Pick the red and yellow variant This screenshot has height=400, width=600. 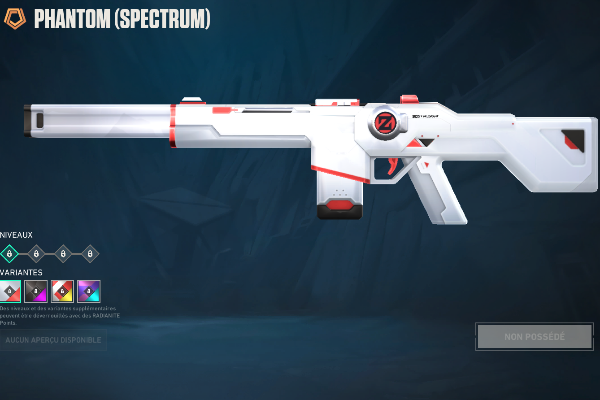tap(63, 291)
